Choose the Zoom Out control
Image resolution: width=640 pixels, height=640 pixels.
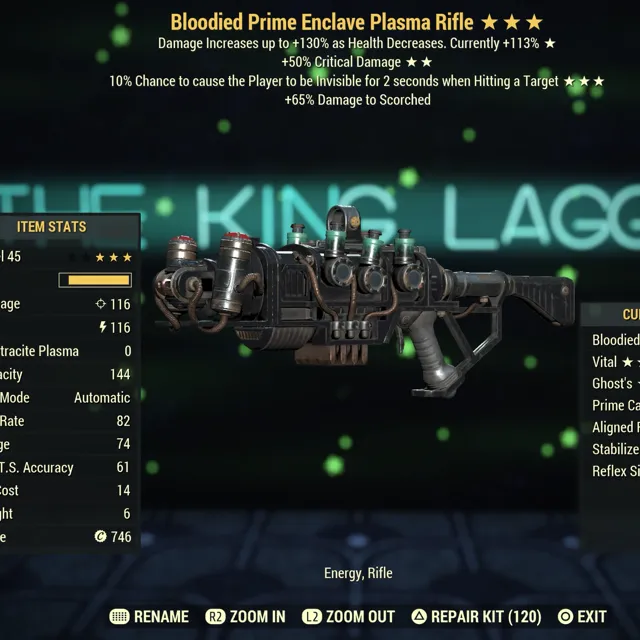pyautogui.click(x=349, y=617)
